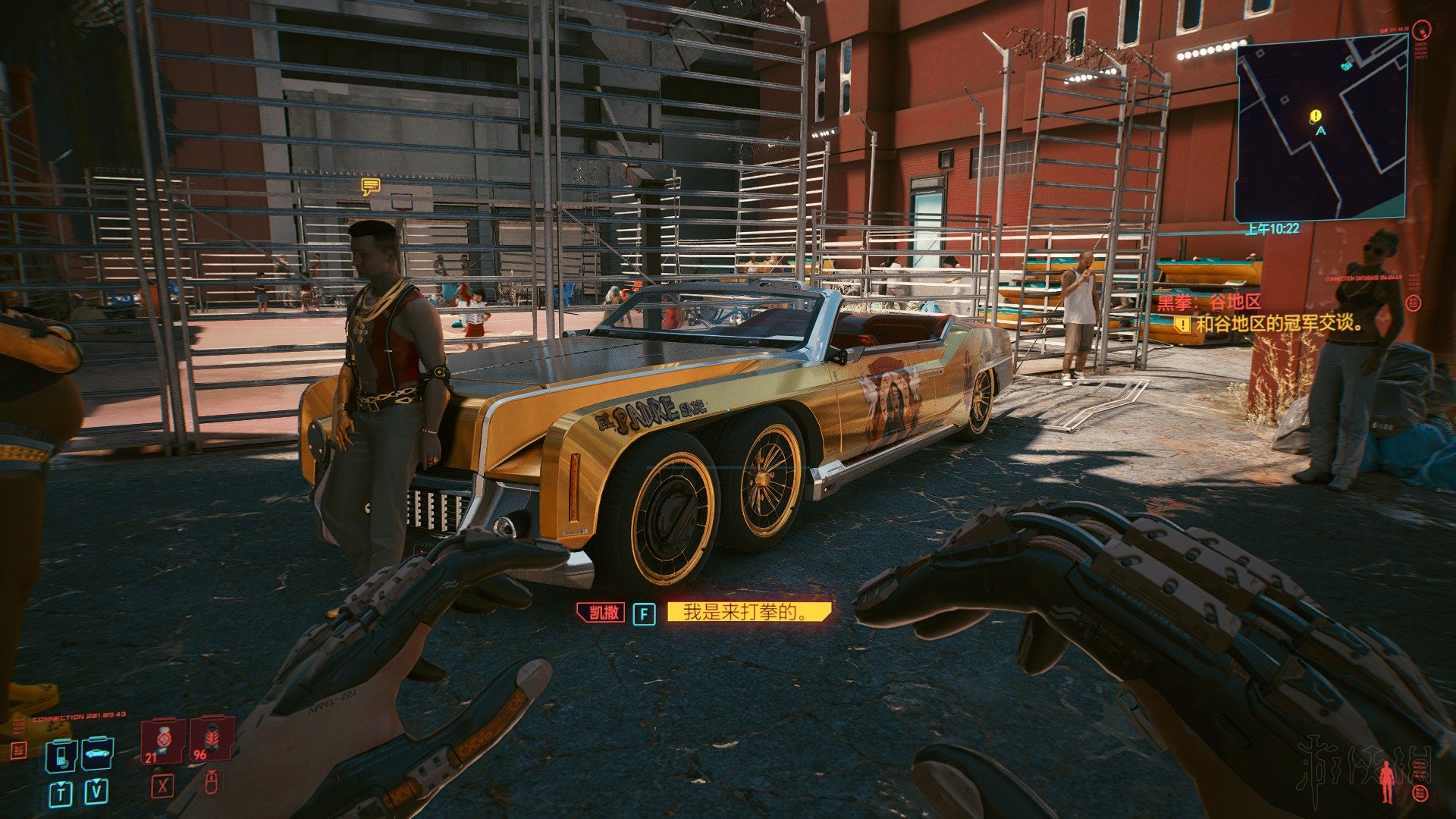Viewport: 1456px width, 819px height.
Task: Choose the dialogue reply 我是来打拳的。
Action: pyautogui.click(x=748, y=612)
